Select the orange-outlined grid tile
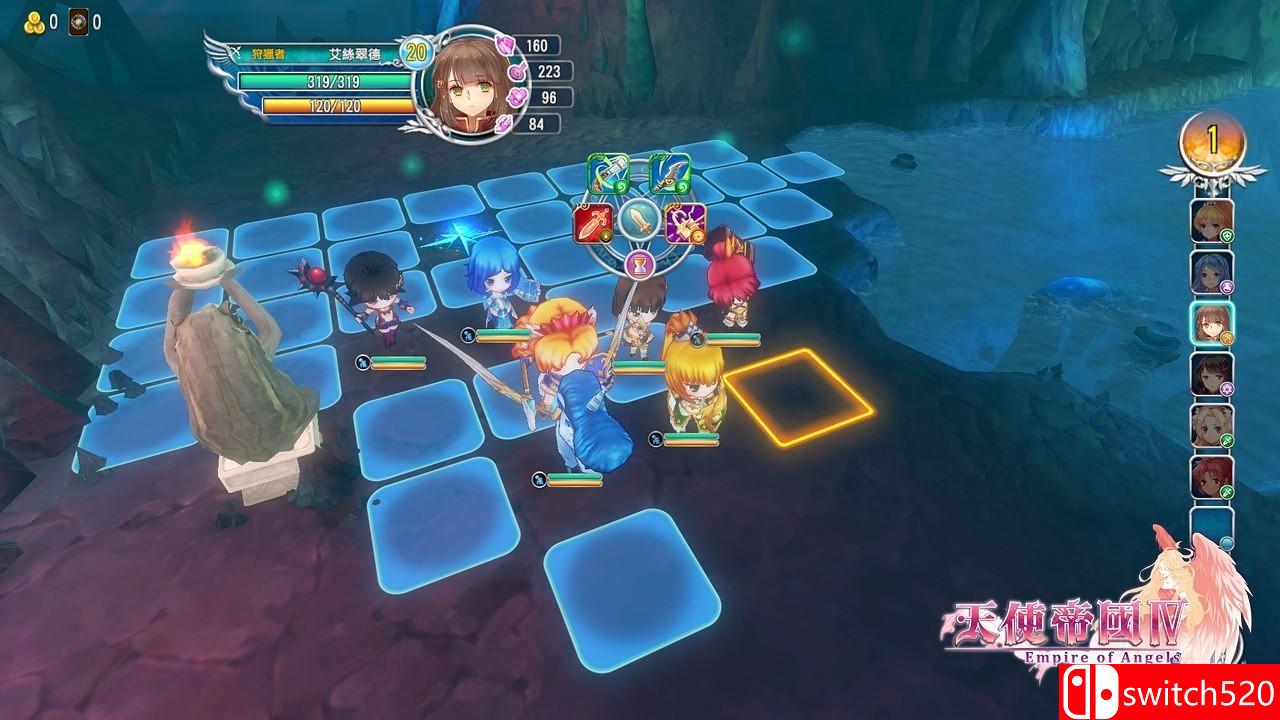The width and height of the screenshot is (1280, 720). pyautogui.click(x=798, y=396)
